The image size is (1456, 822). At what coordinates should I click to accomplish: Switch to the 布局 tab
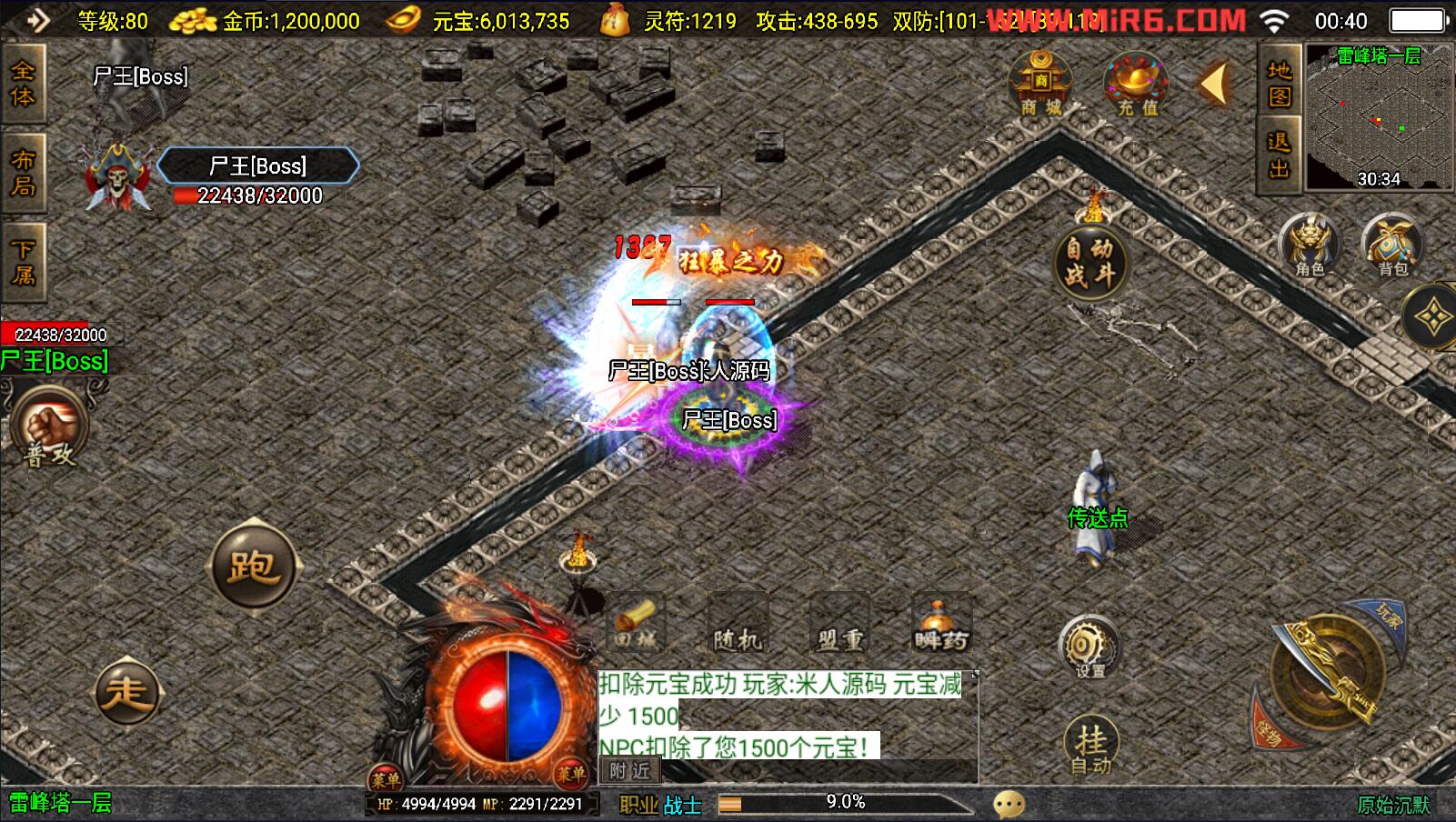coord(23,173)
